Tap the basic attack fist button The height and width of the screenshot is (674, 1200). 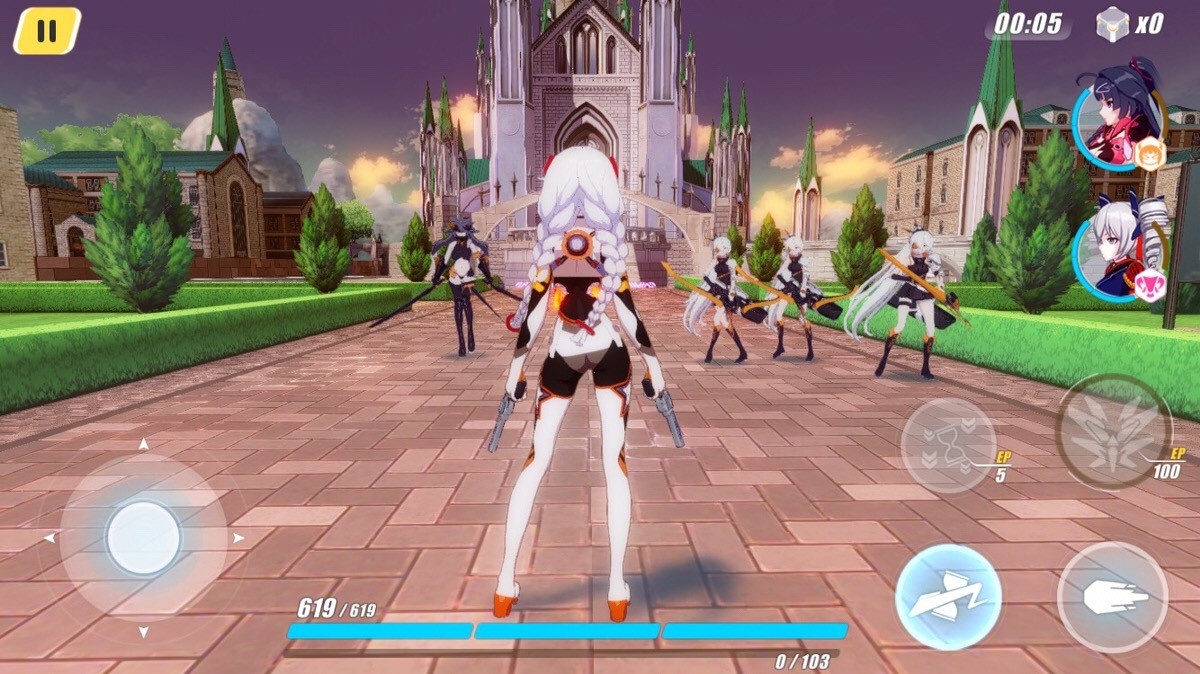point(1112,597)
